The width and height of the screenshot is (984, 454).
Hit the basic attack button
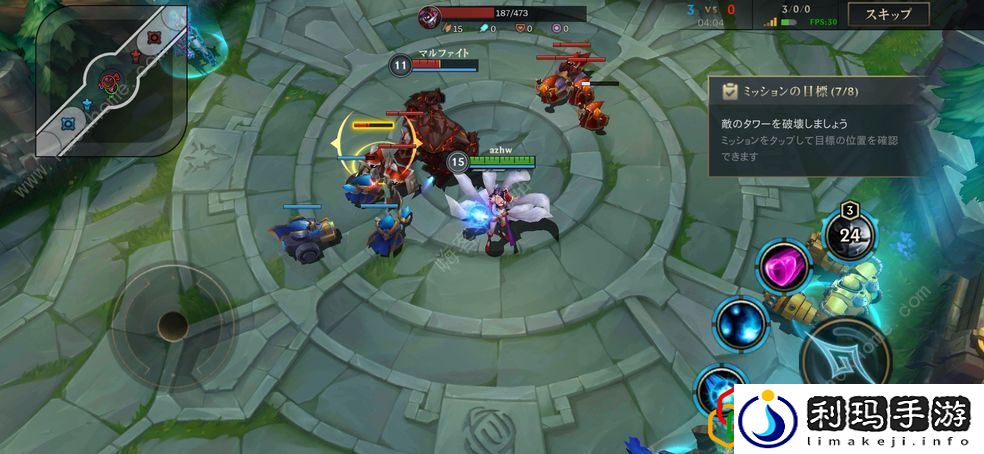coord(848,356)
